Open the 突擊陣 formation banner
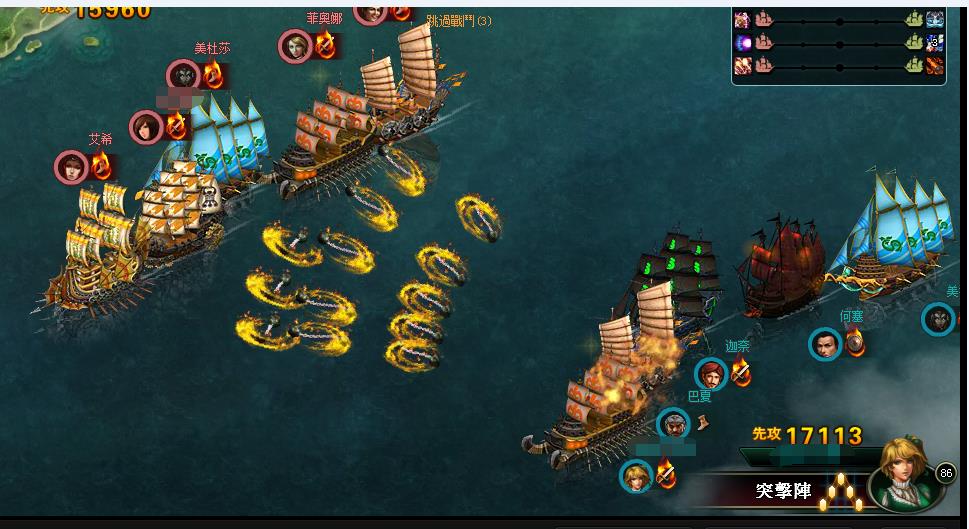The image size is (969, 529). point(783,492)
